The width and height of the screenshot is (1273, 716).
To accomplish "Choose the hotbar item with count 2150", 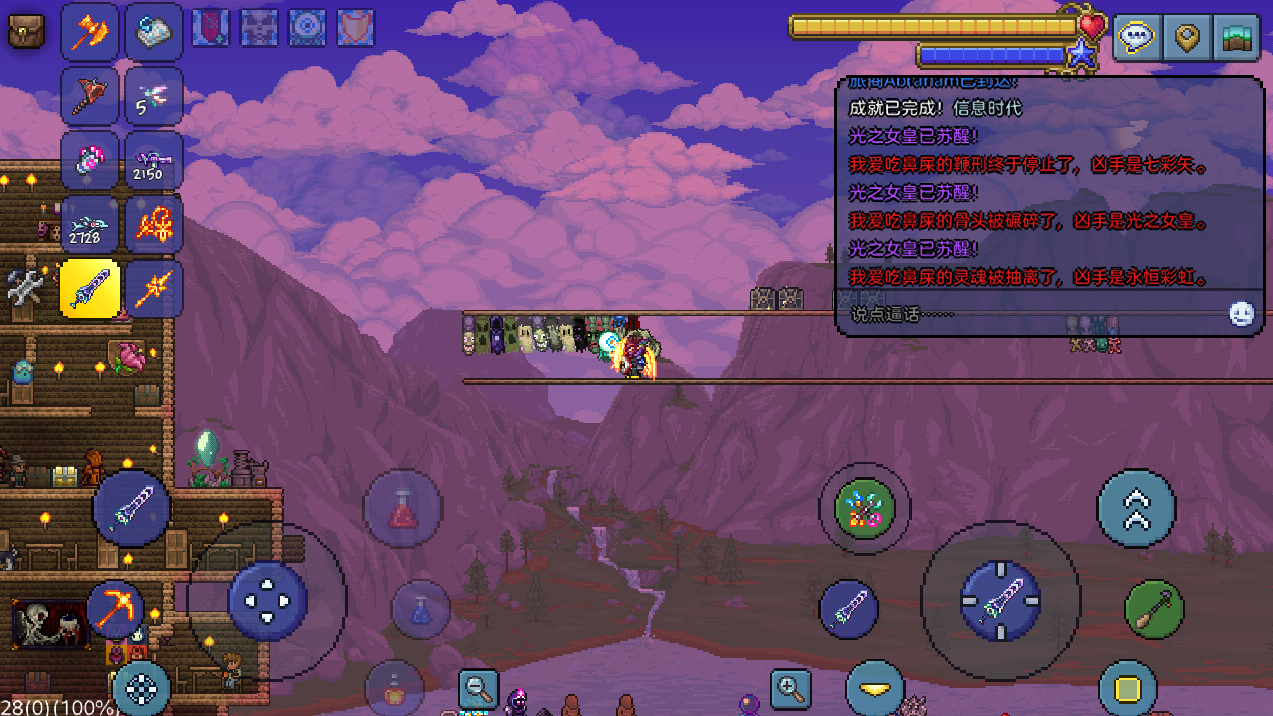I will pyautogui.click(x=154, y=161).
